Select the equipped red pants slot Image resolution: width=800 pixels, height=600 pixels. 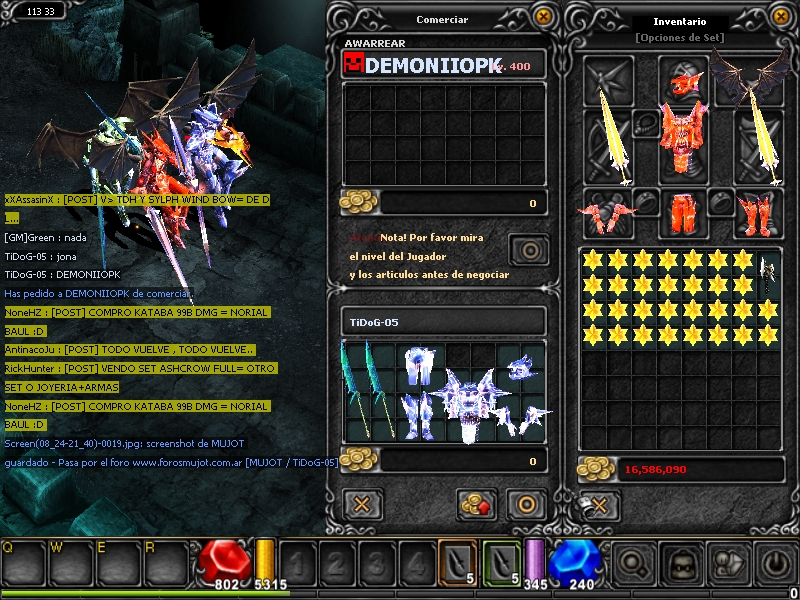[x=683, y=212]
